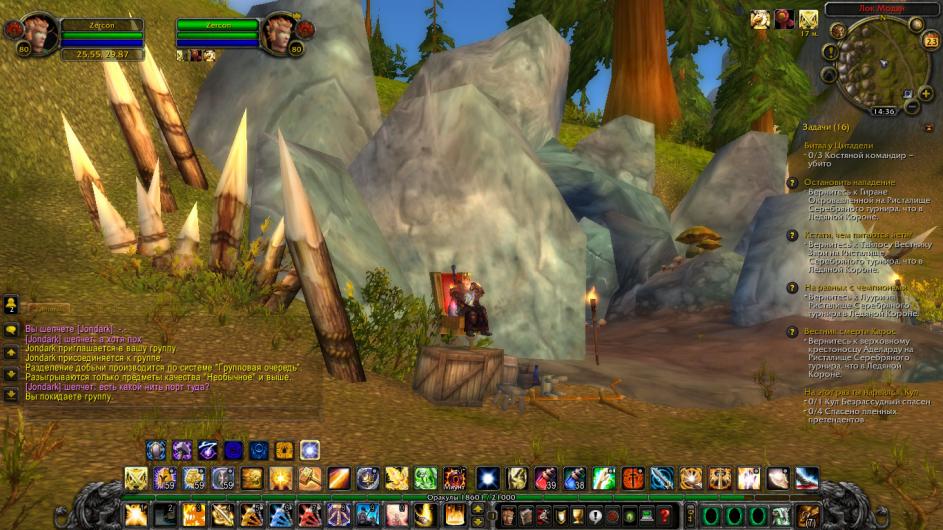Click the chat bubble menu button

11,330
